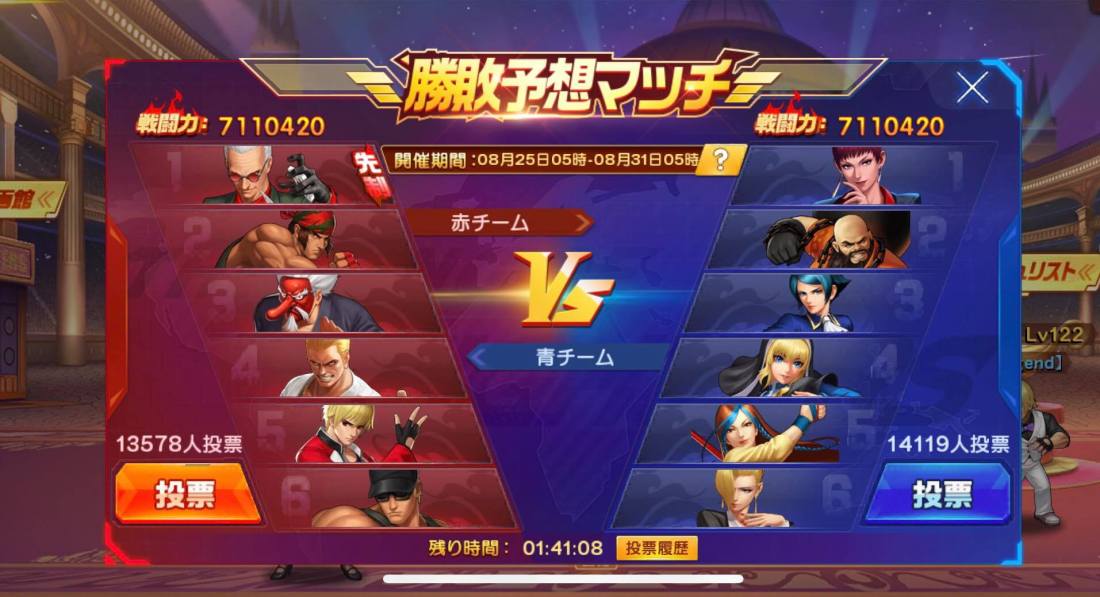The height and width of the screenshot is (597, 1100).
Task: Open the 投票履歴 vote history
Action: [x=657, y=548]
